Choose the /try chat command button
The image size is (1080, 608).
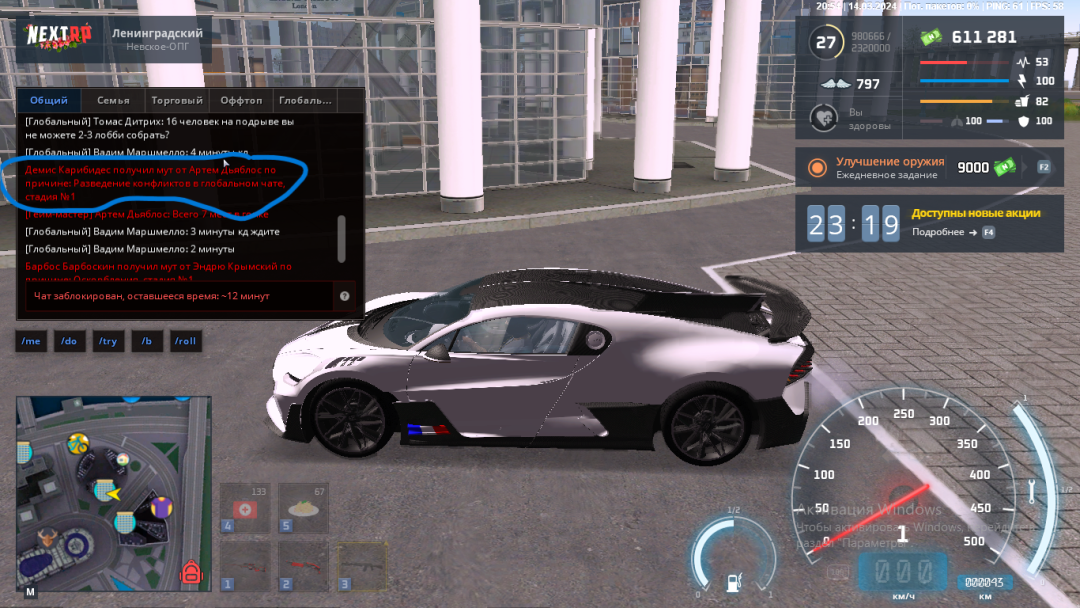point(107,341)
